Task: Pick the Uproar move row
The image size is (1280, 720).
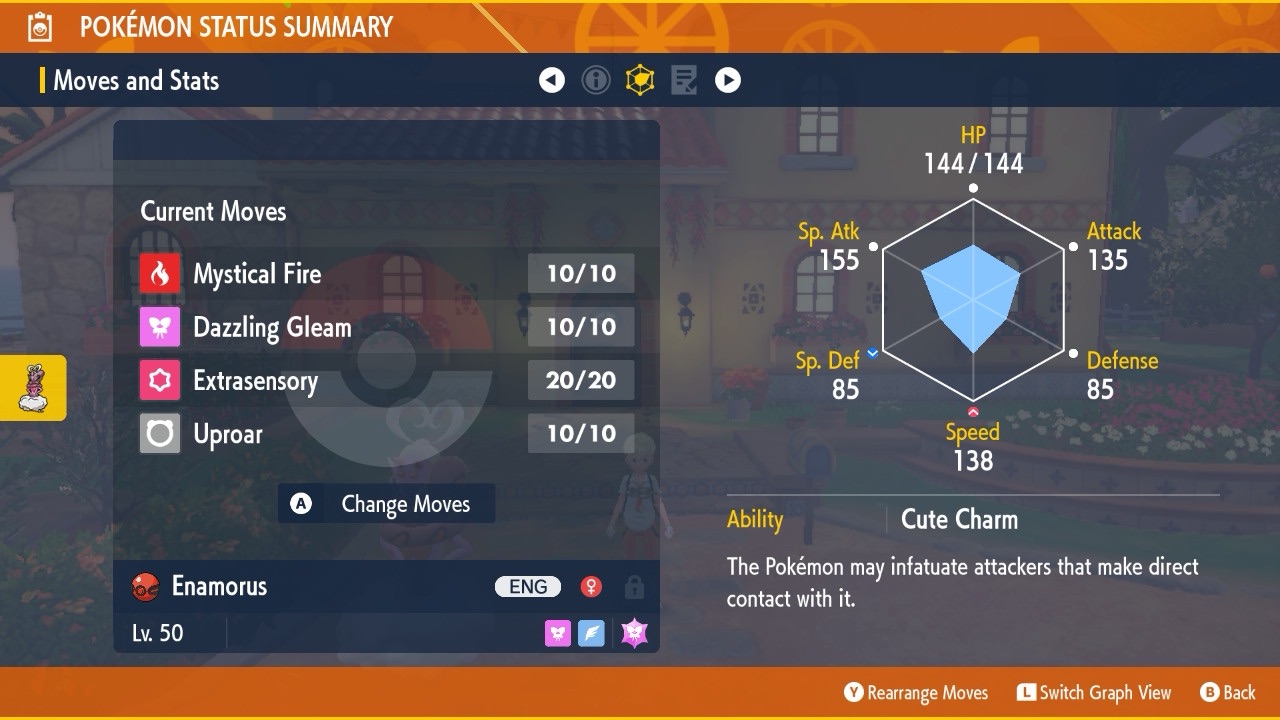Action: pos(386,434)
